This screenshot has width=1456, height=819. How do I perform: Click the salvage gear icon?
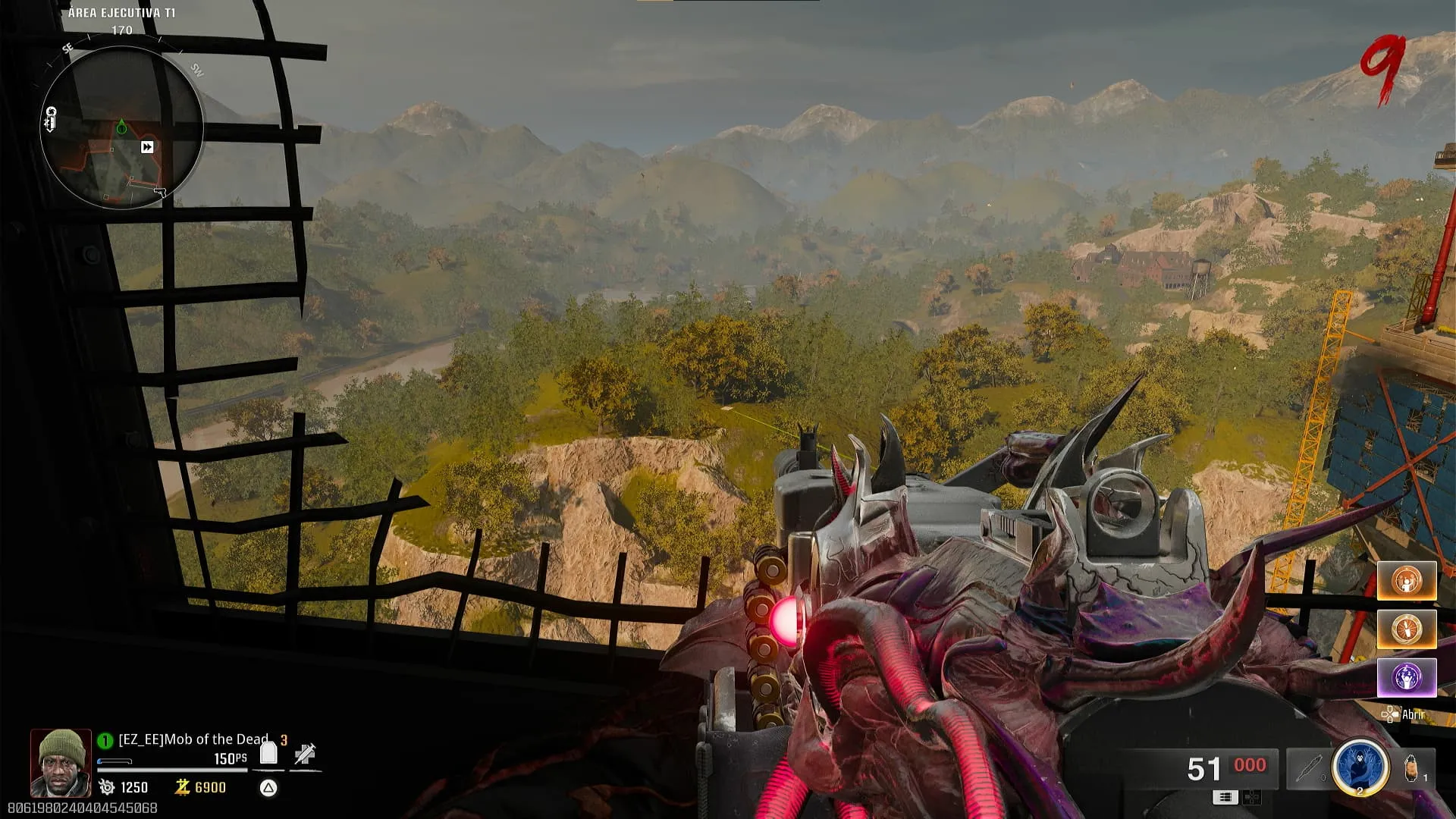107,787
